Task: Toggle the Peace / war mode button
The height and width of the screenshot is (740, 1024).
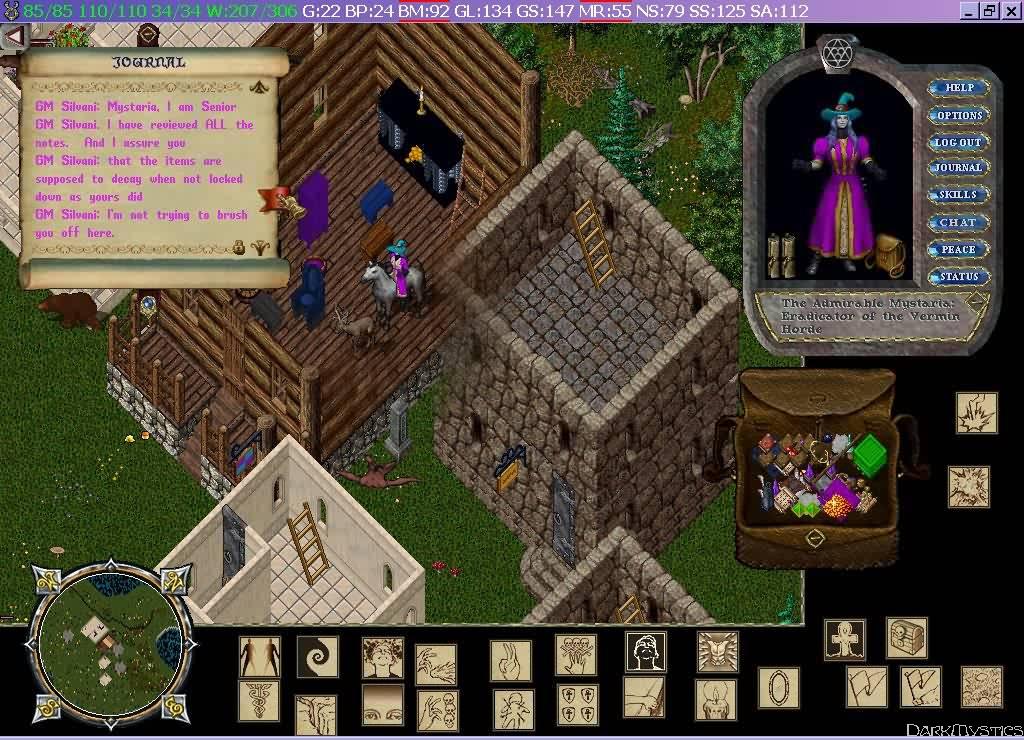Action: coord(959,249)
